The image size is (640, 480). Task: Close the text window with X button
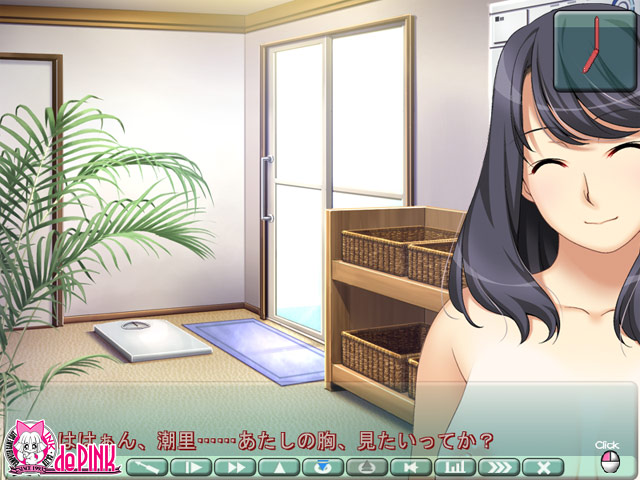click(x=543, y=466)
